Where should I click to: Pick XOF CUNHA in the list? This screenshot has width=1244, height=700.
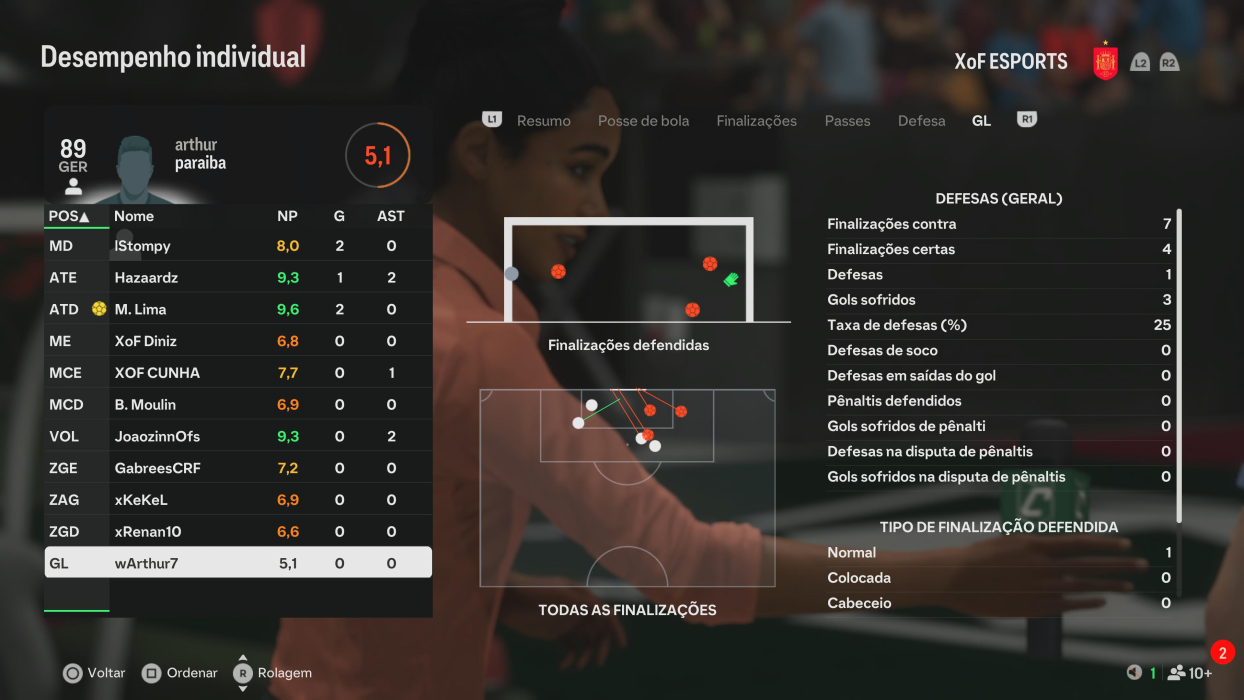(238, 373)
